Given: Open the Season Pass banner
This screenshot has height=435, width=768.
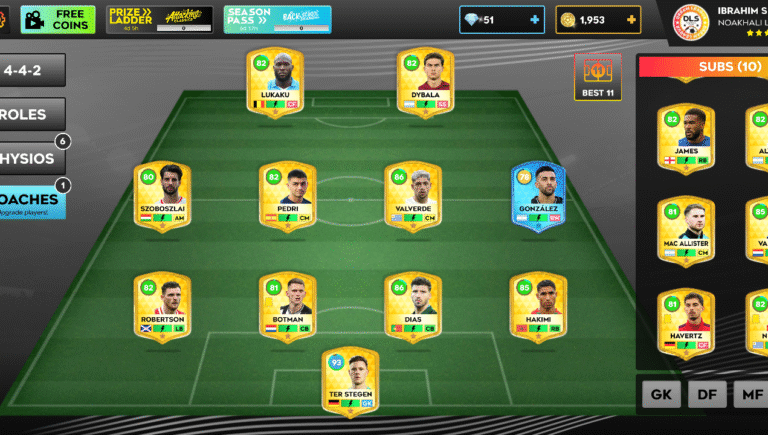Looking at the screenshot, I should pyautogui.click(x=277, y=19).
